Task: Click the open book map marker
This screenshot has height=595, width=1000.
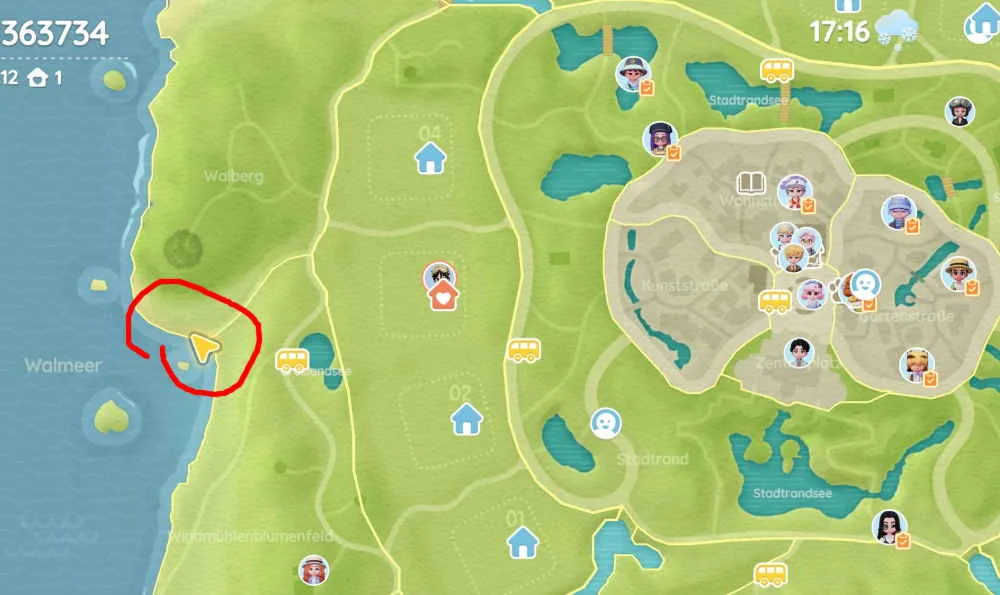Action: click(750, 183)
